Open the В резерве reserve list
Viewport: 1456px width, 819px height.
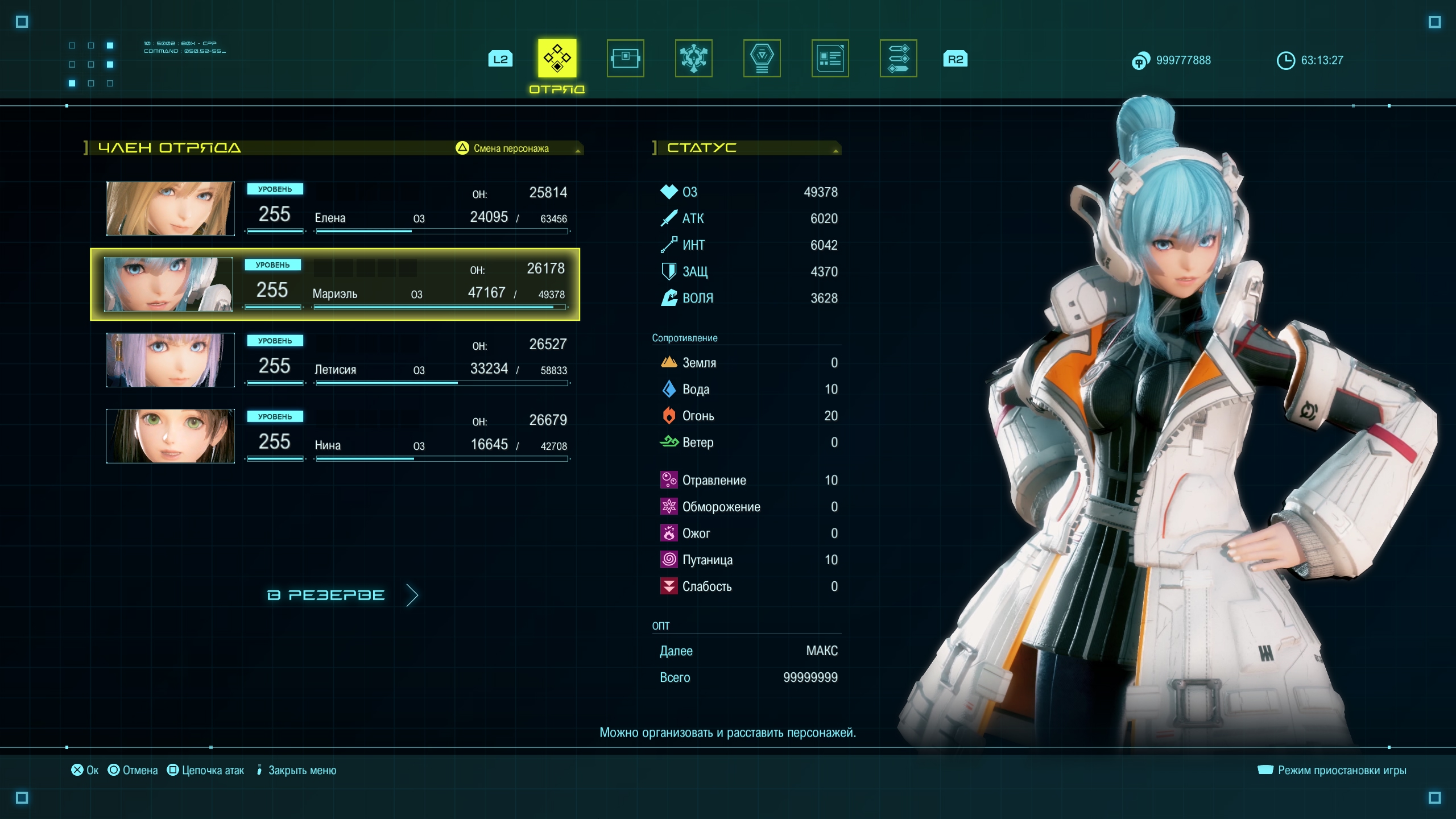coord(341,595)
